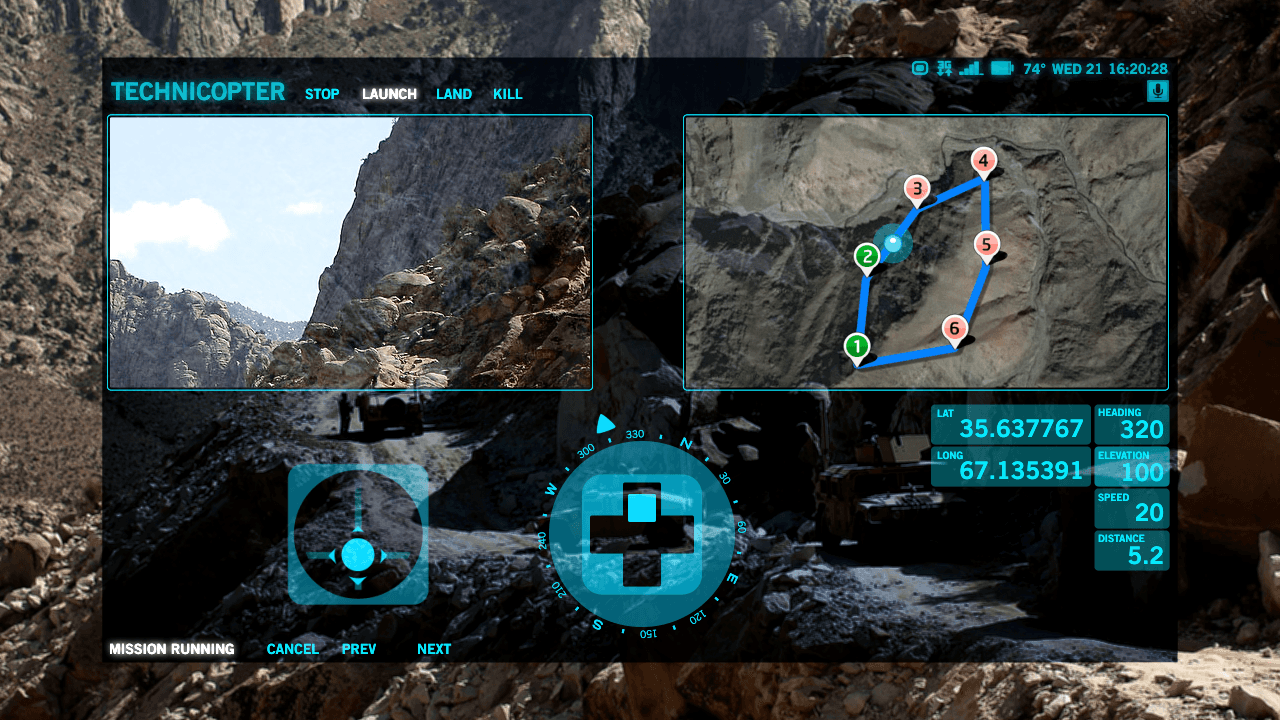The image size is (1280, 720).
Task: Click the battery status icon
Action: (x=1003, y=69)
